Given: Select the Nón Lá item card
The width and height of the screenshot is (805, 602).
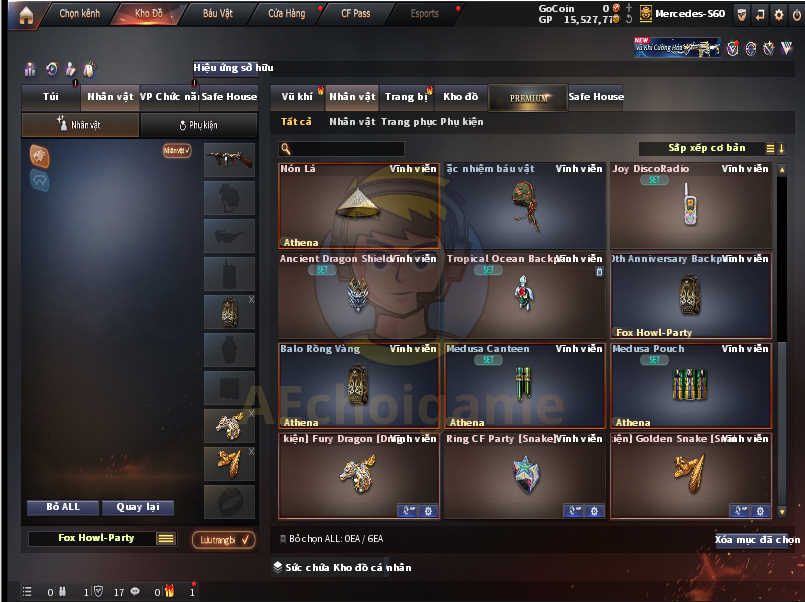Looking at the screenshot, I should click(x=358, y=205).
